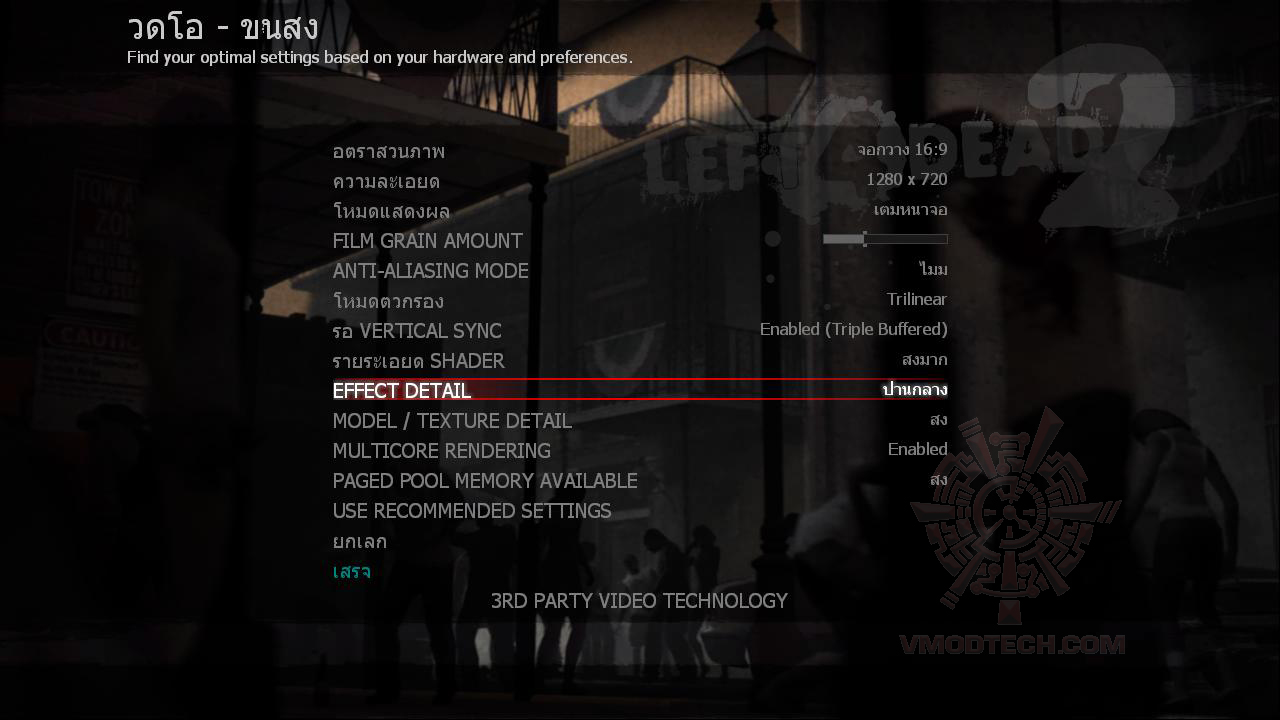Image resolution: width=1280 pixels, height=720 pixels.
Task: Confirm changes with the teal done button
Action: point(351,571)
